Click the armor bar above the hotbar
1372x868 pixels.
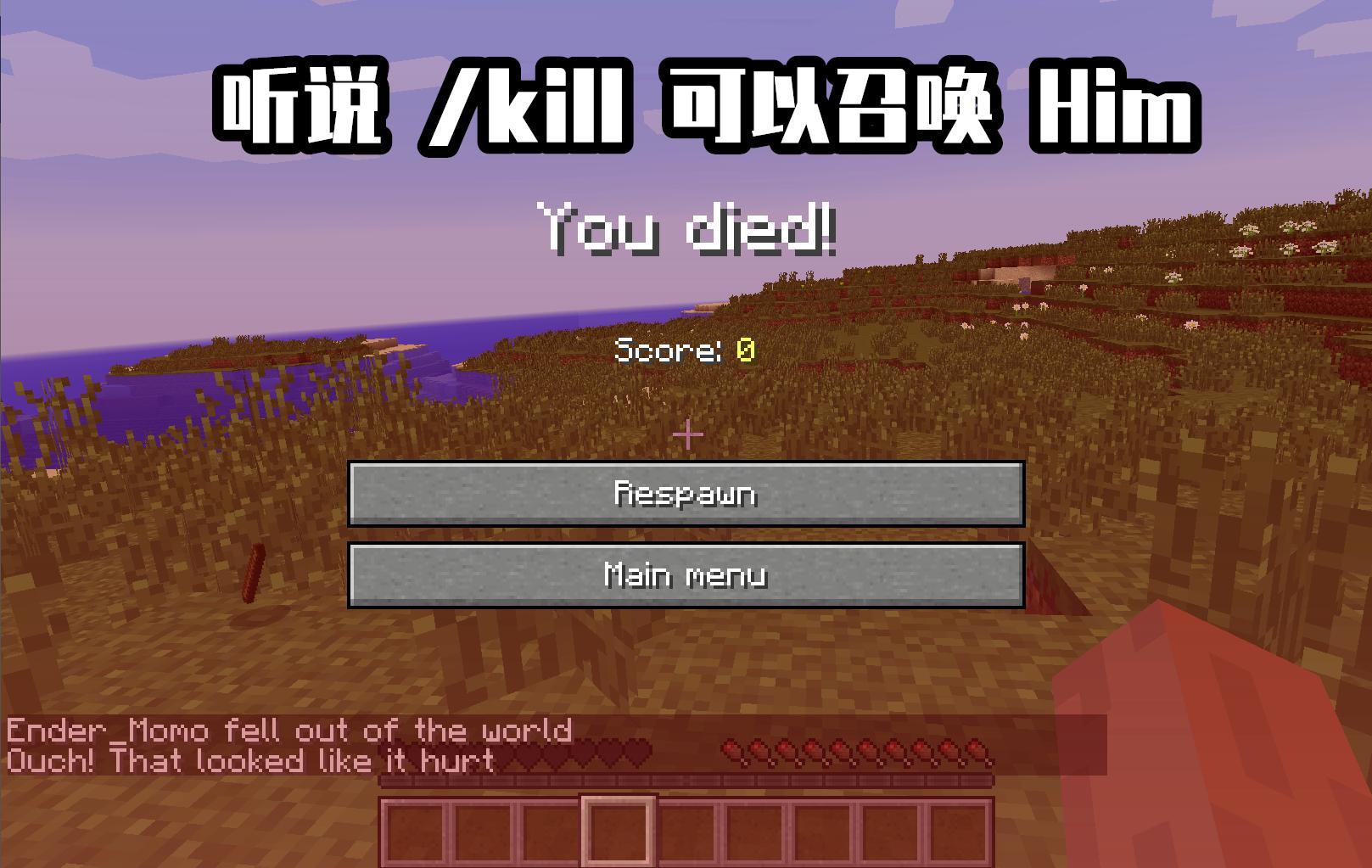pos(687,780)
